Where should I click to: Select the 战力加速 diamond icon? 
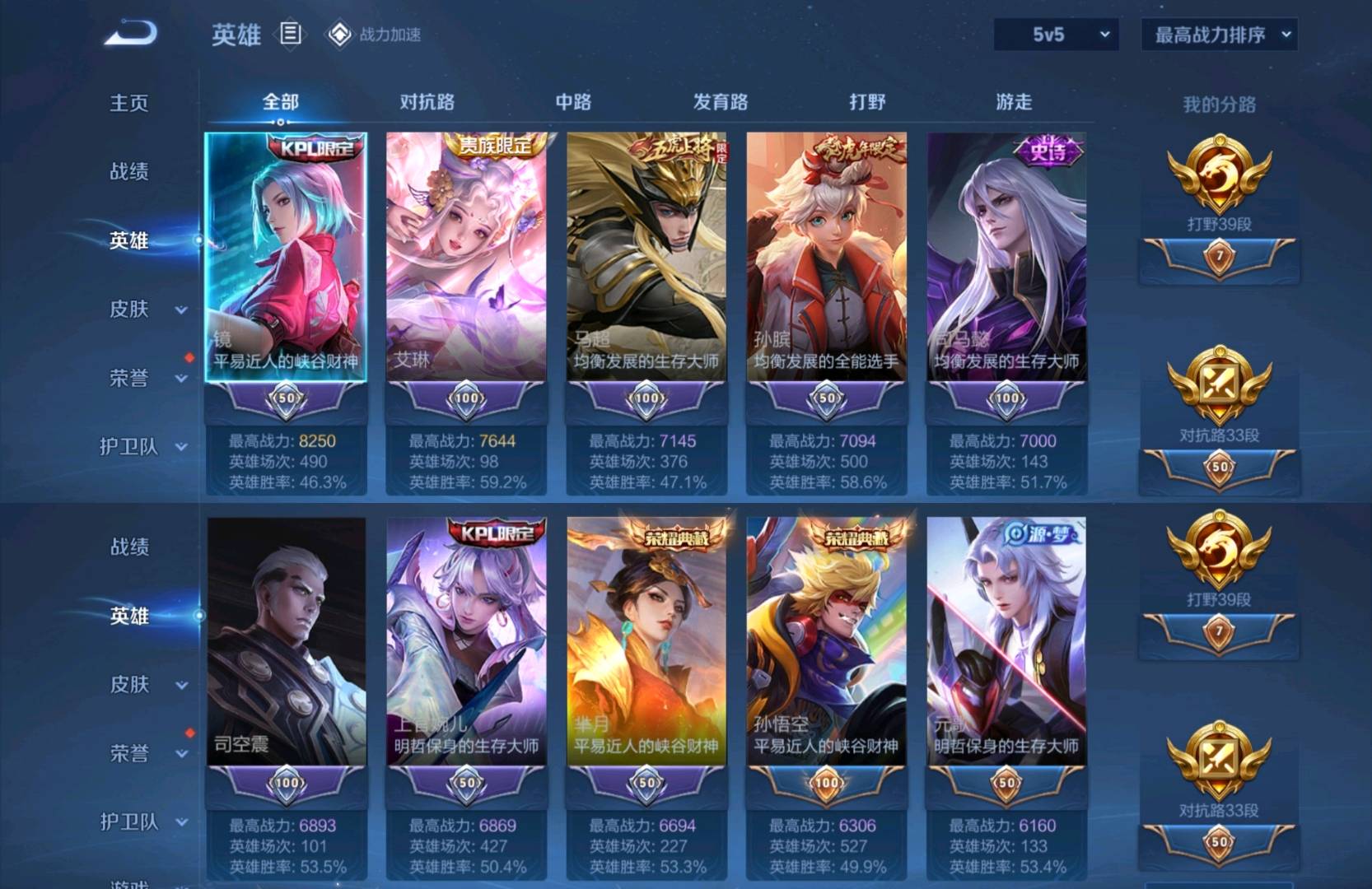pos(338,35)
